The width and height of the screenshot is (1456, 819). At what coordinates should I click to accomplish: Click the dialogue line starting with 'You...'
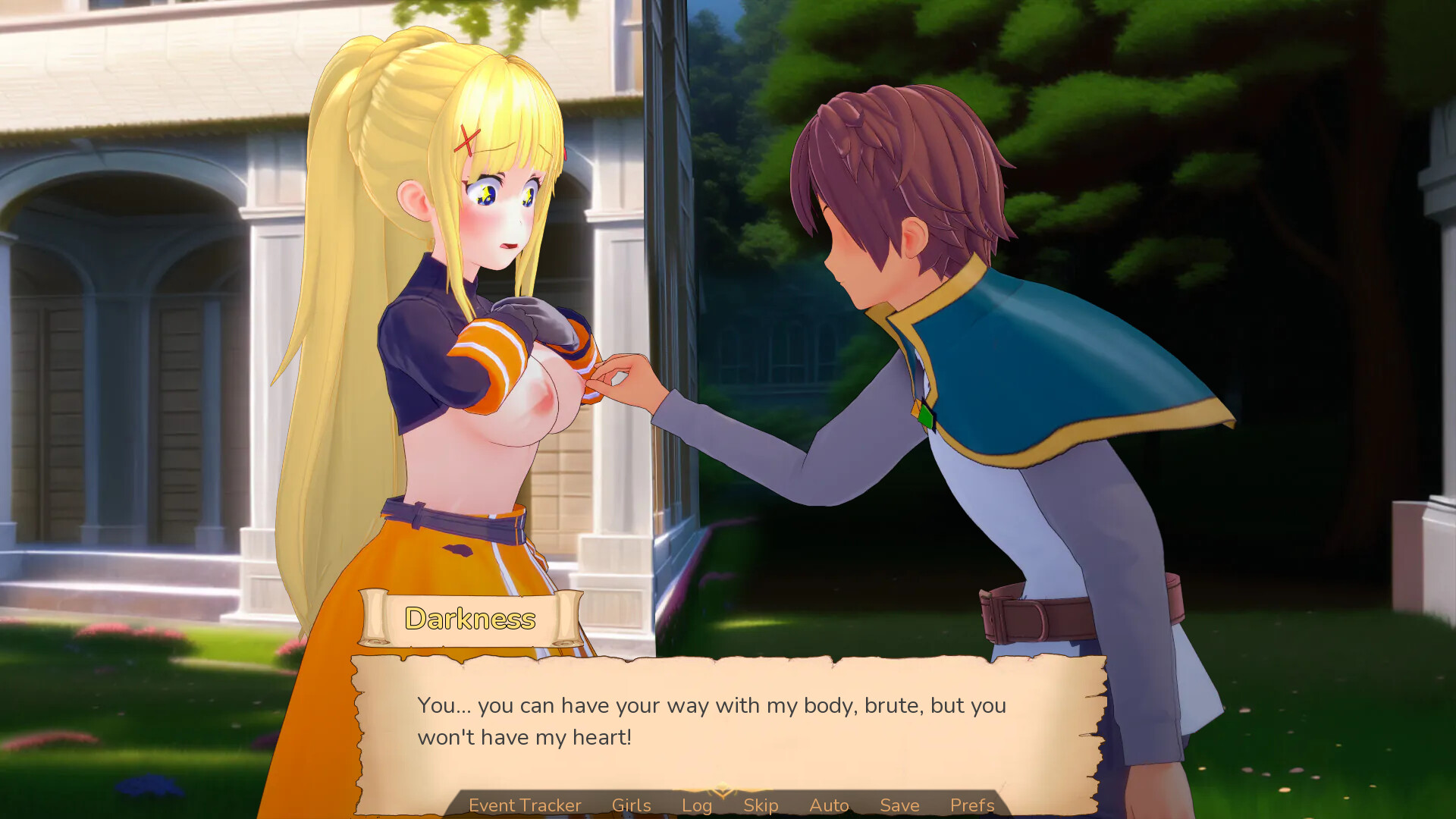[711, 704]
